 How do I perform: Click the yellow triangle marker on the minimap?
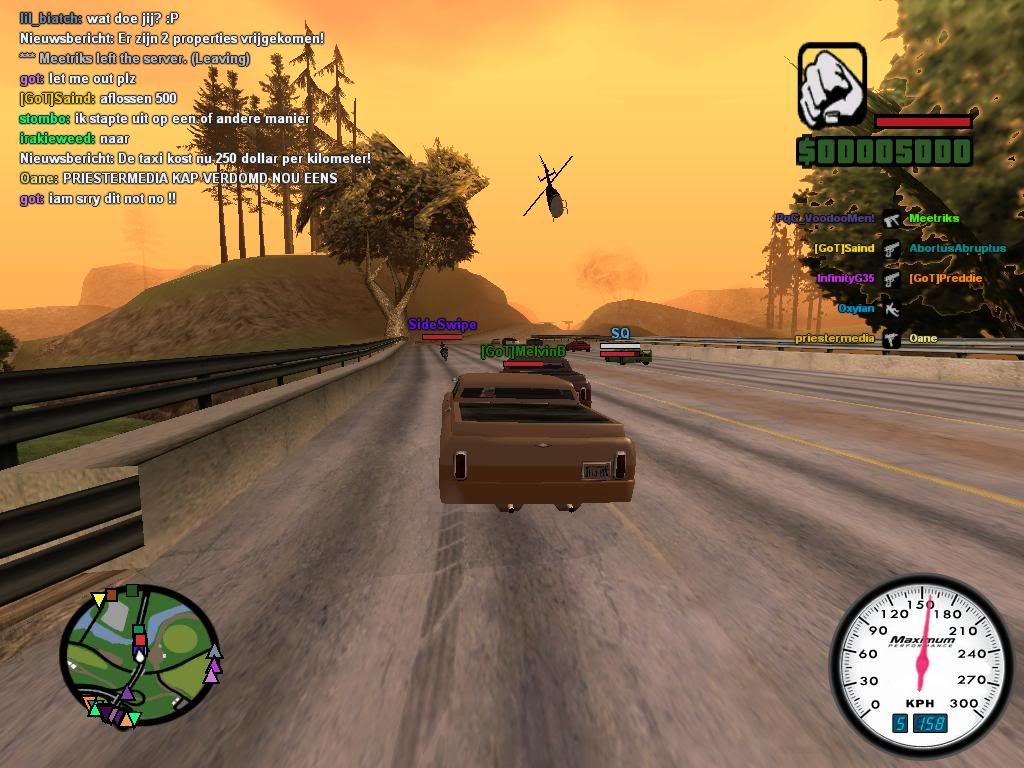click(98, 600)
